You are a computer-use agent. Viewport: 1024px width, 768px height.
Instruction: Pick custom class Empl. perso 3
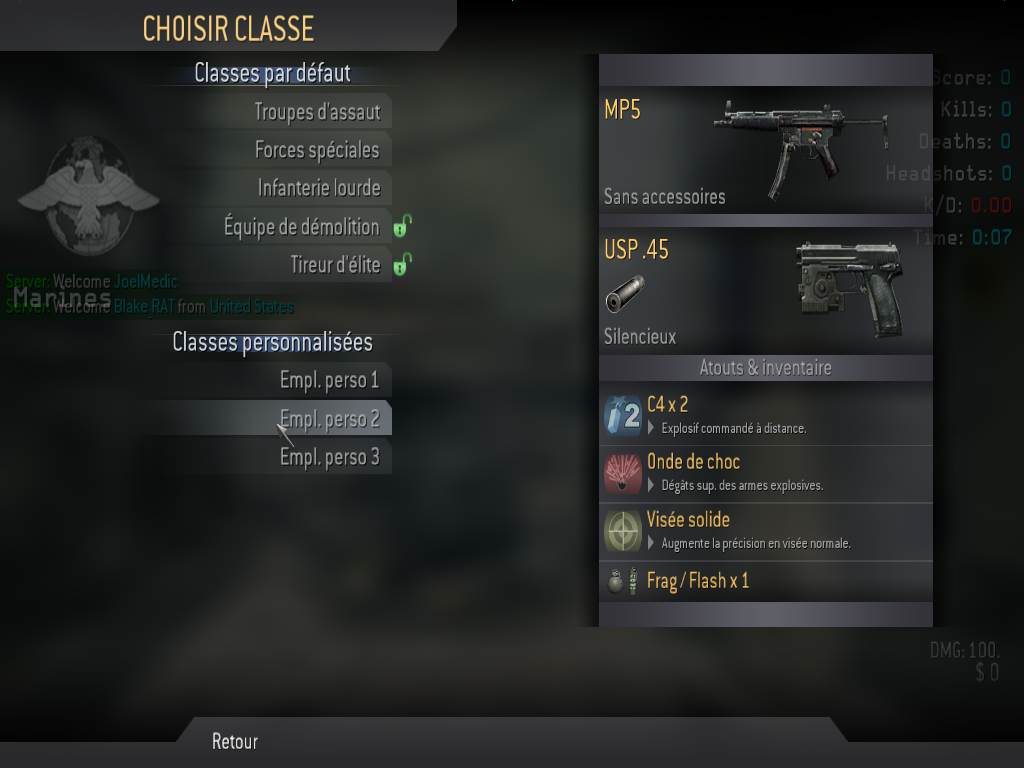tap(329, 457)
